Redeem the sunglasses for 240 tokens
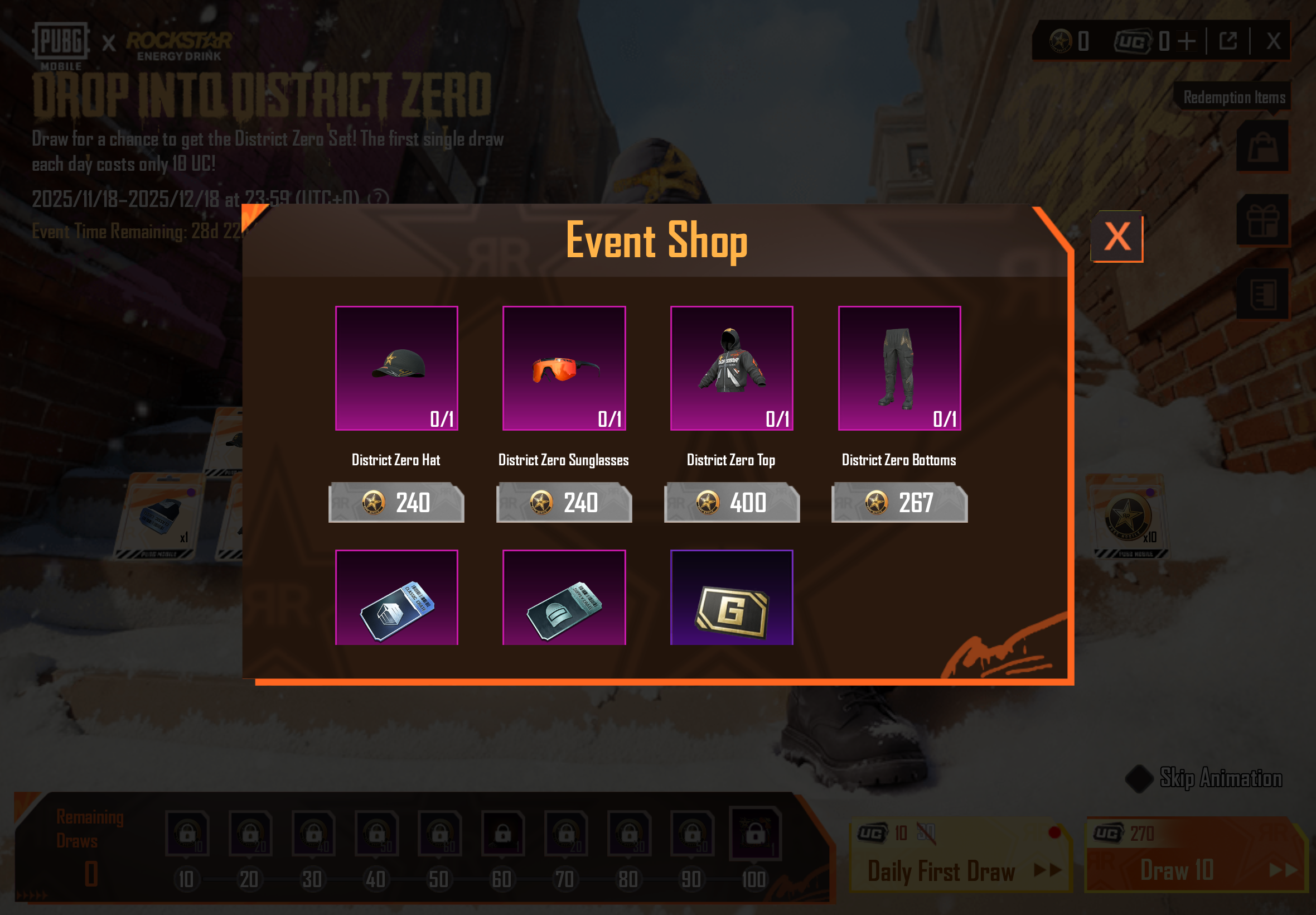1316x915 pixels. (564, 503)
